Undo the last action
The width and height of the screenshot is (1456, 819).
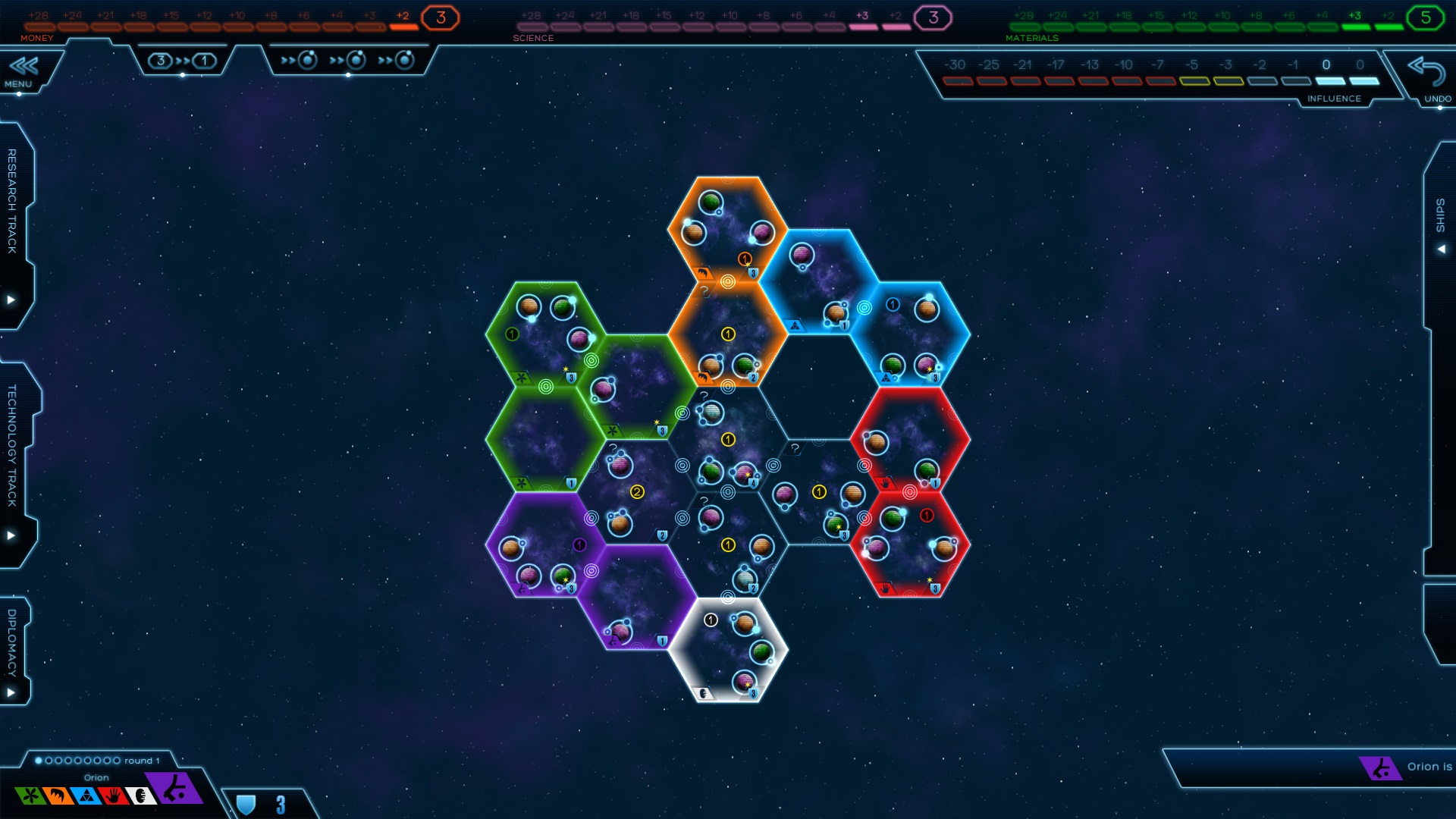tap(1428, 78)
